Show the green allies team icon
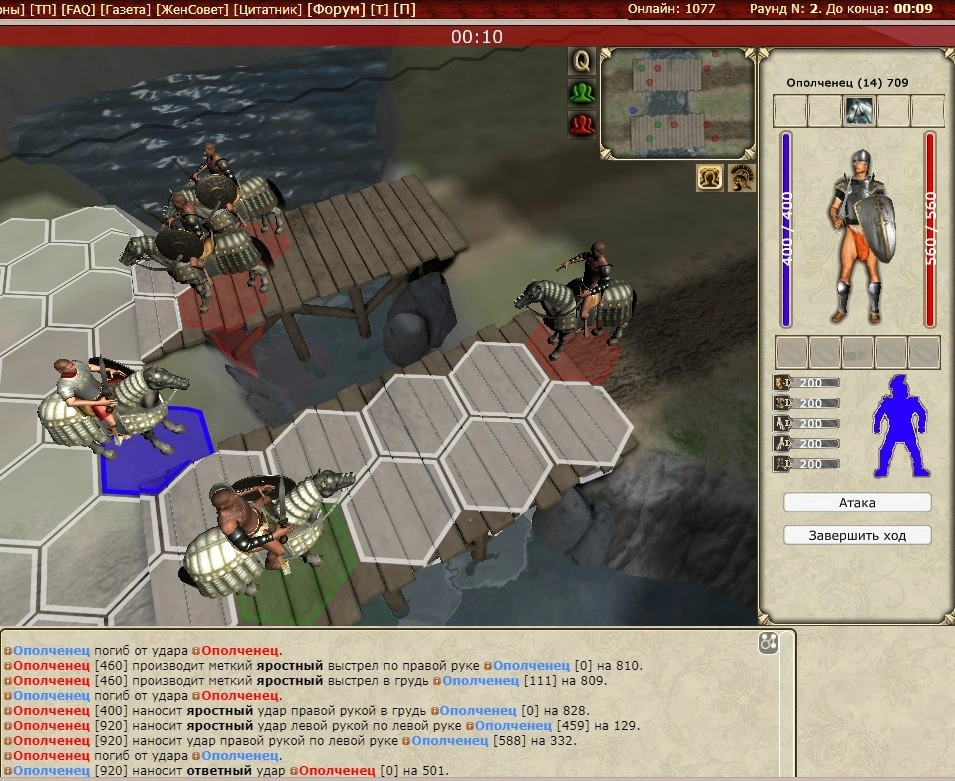Image resolution: width=955 pixels, height=781 pixels. pos(581,93)
